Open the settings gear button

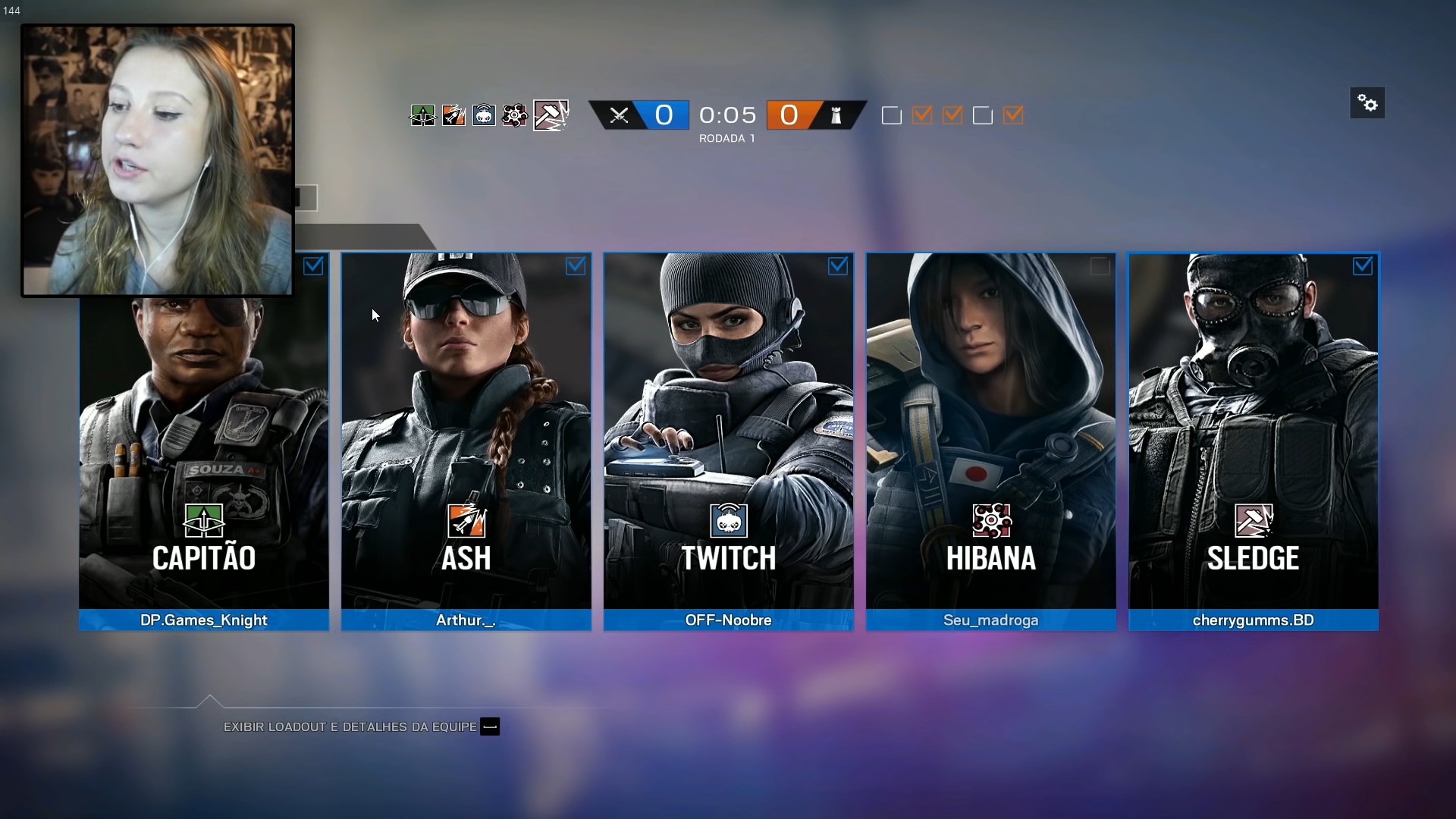pos(1367,103)
